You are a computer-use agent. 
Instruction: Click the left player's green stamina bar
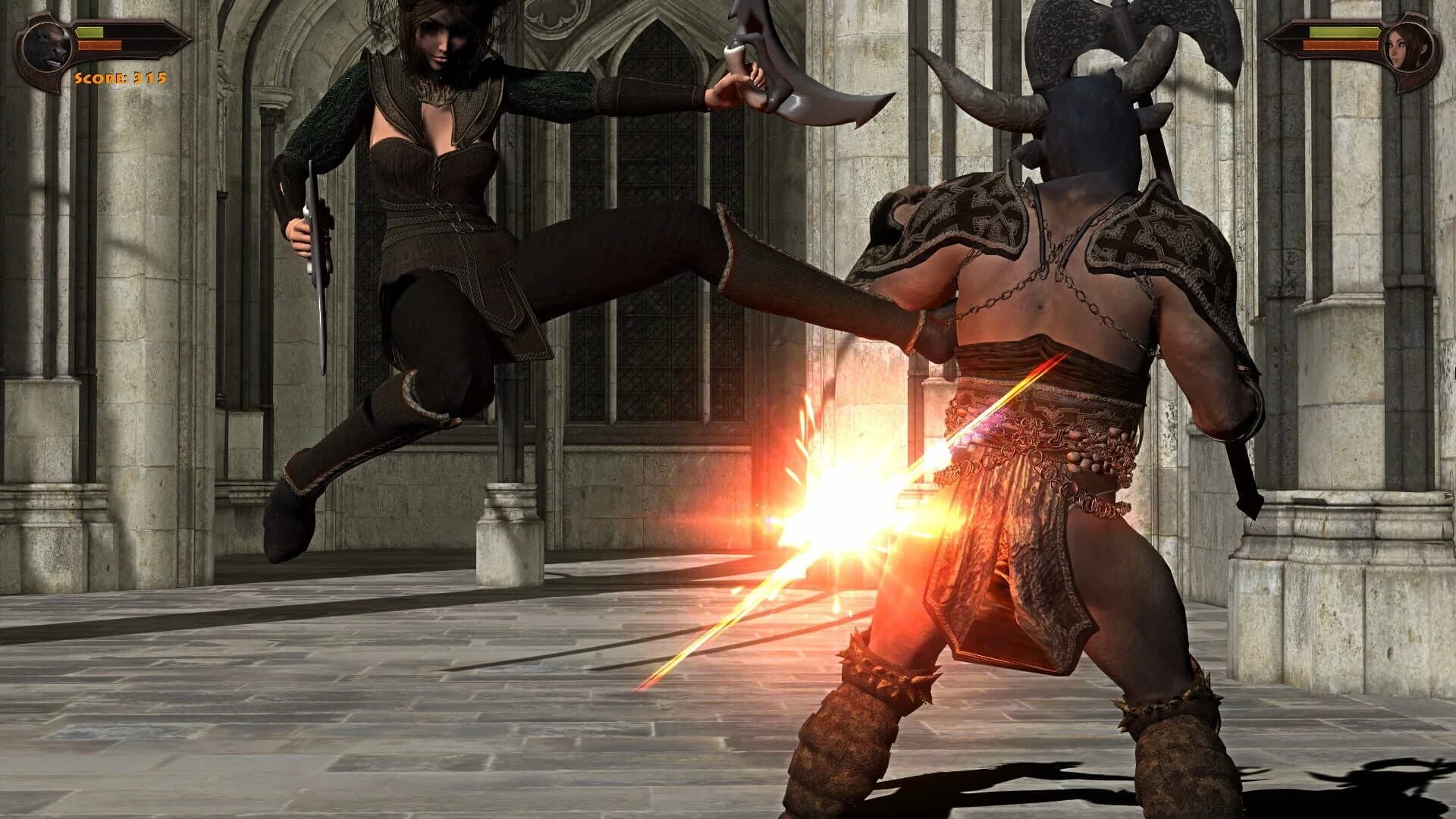[89, 32]
